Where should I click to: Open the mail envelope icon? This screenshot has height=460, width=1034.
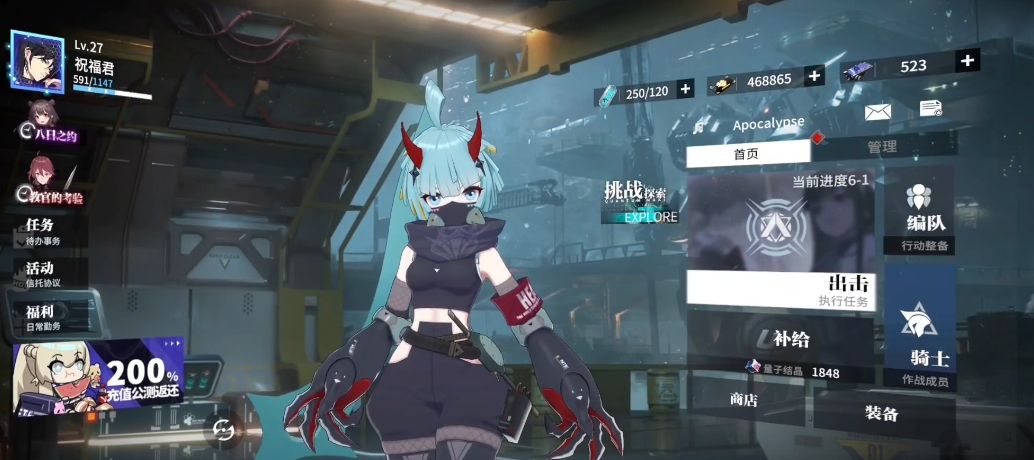click(x=877, y=112)
